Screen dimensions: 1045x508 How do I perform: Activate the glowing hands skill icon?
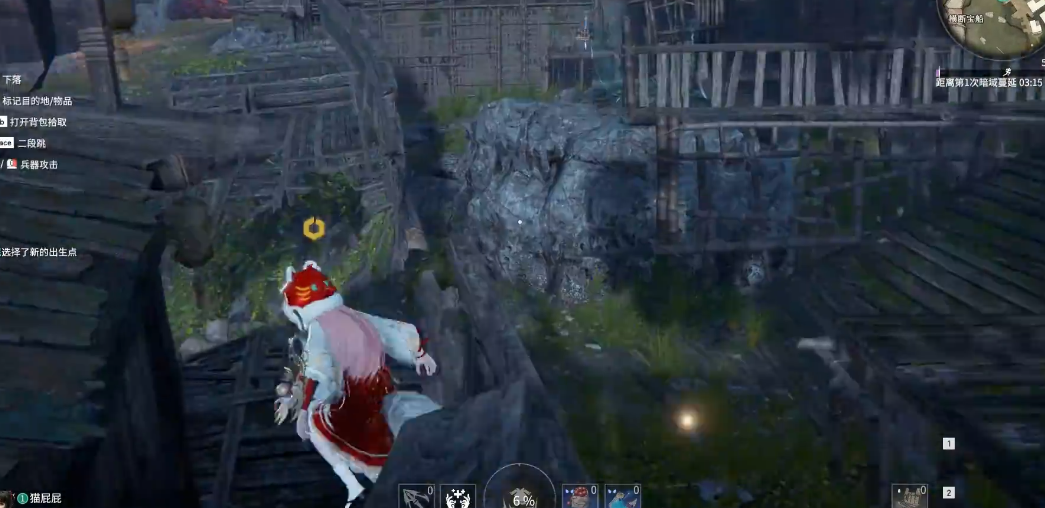coord(458,496)
